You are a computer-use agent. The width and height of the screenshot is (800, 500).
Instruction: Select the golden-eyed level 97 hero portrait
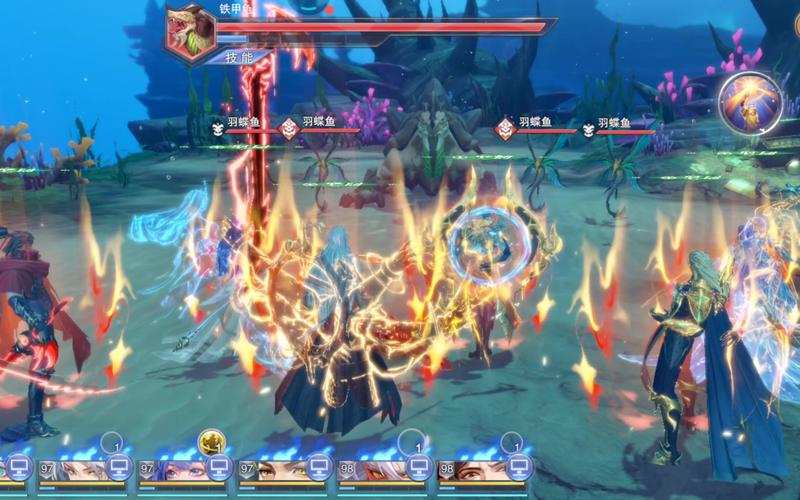(x=279, y=470)
